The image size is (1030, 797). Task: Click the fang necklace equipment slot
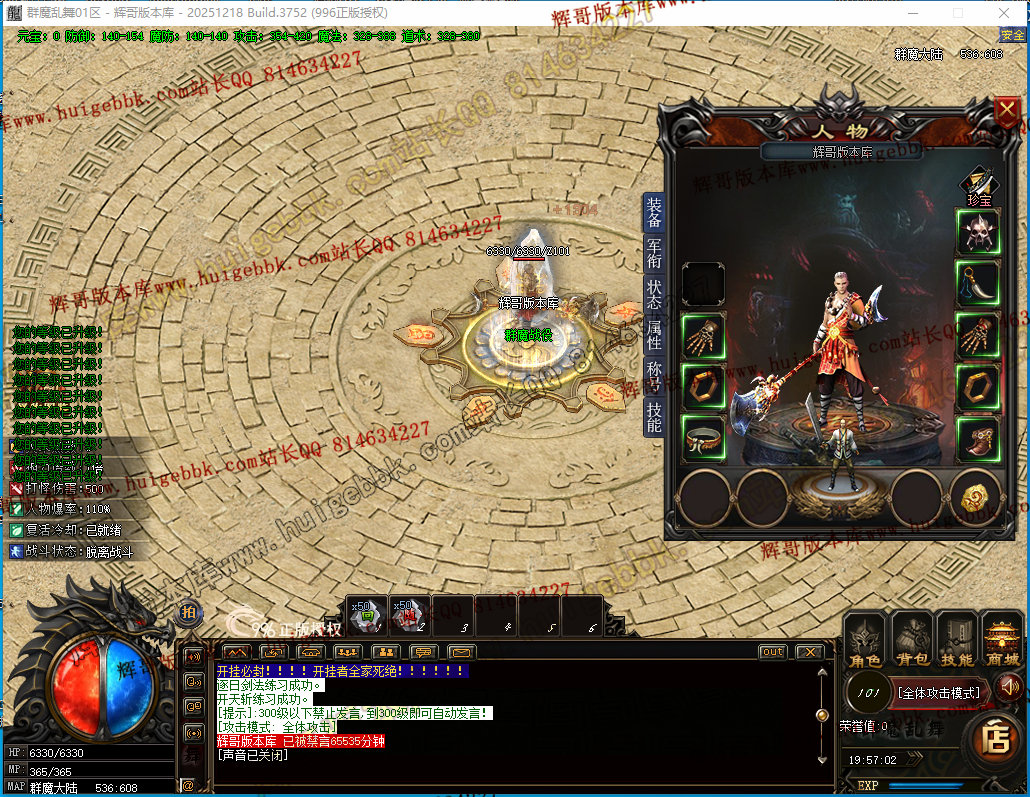978,284
